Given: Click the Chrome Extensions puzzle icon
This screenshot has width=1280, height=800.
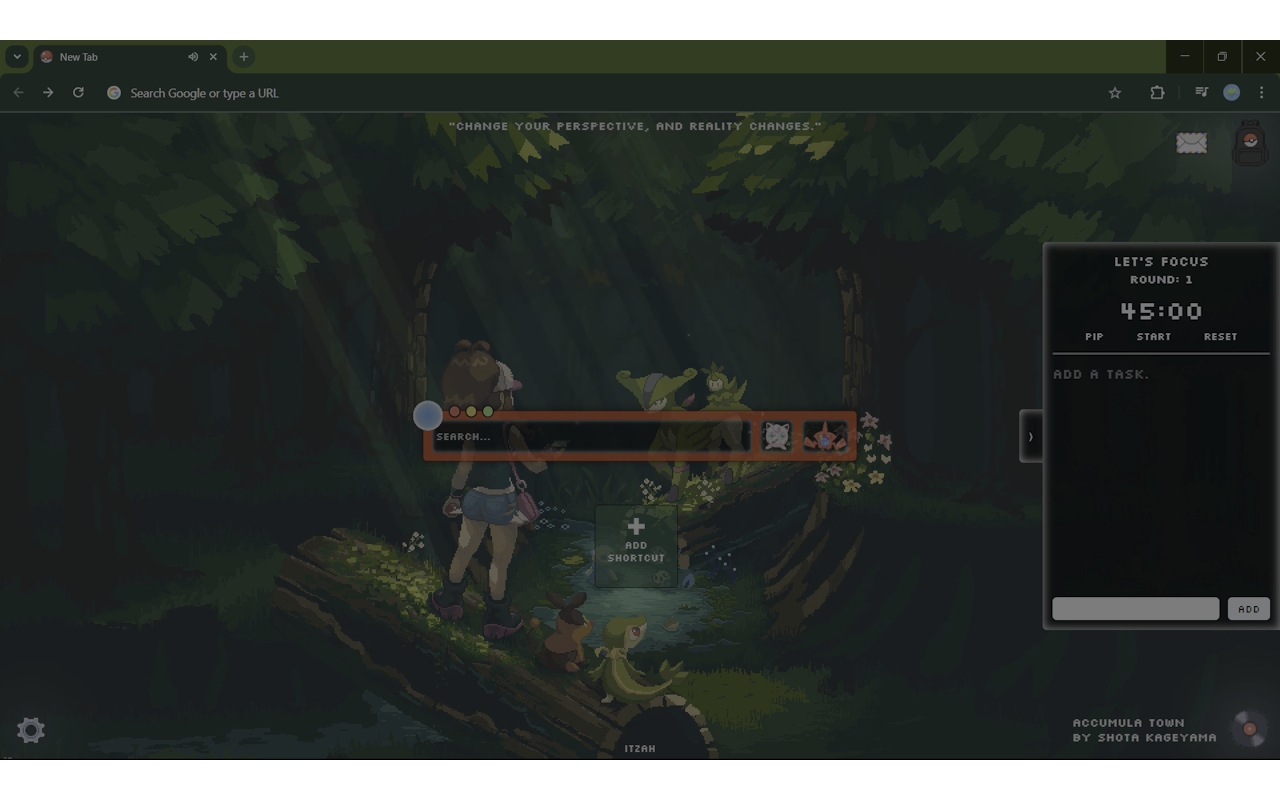Looking at the screenshot, I should pyautogui.click(x=1157, y=92).
